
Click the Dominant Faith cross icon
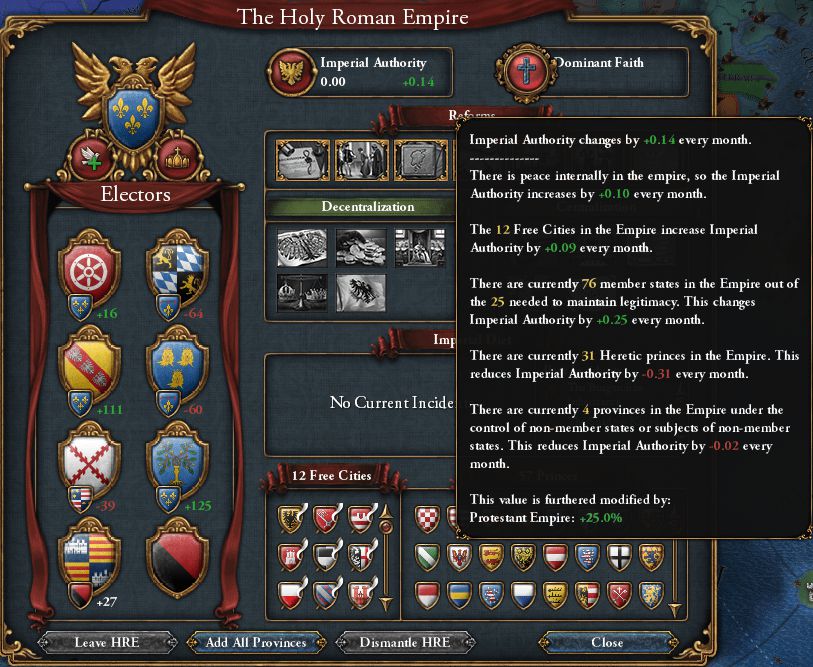click(521, 71)
